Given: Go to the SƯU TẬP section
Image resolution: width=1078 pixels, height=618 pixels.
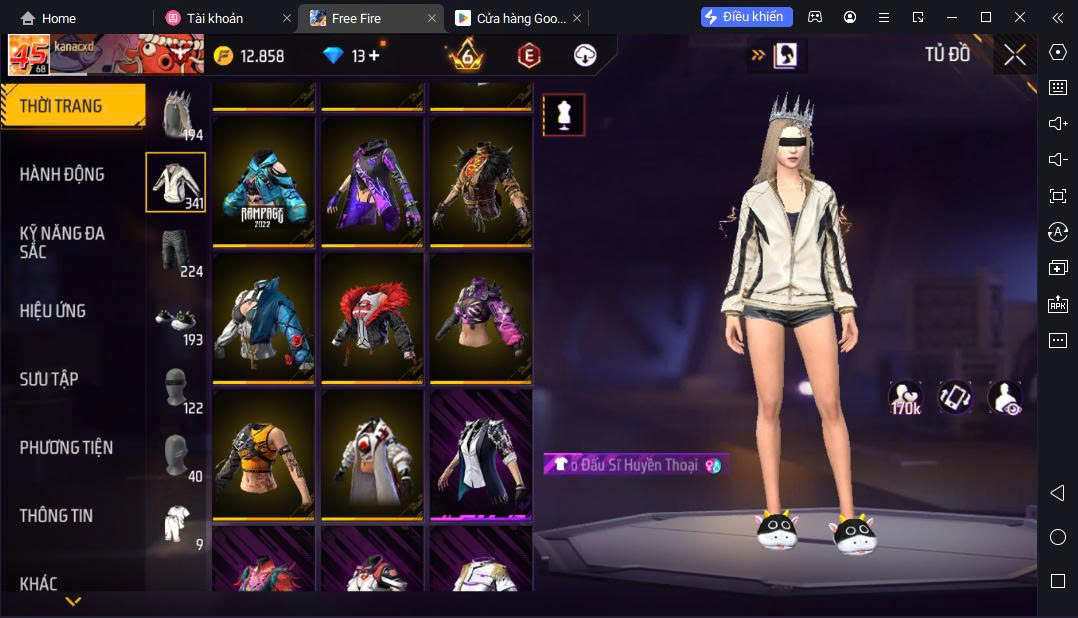Looking at the screenshot, I should coord(49,379).
